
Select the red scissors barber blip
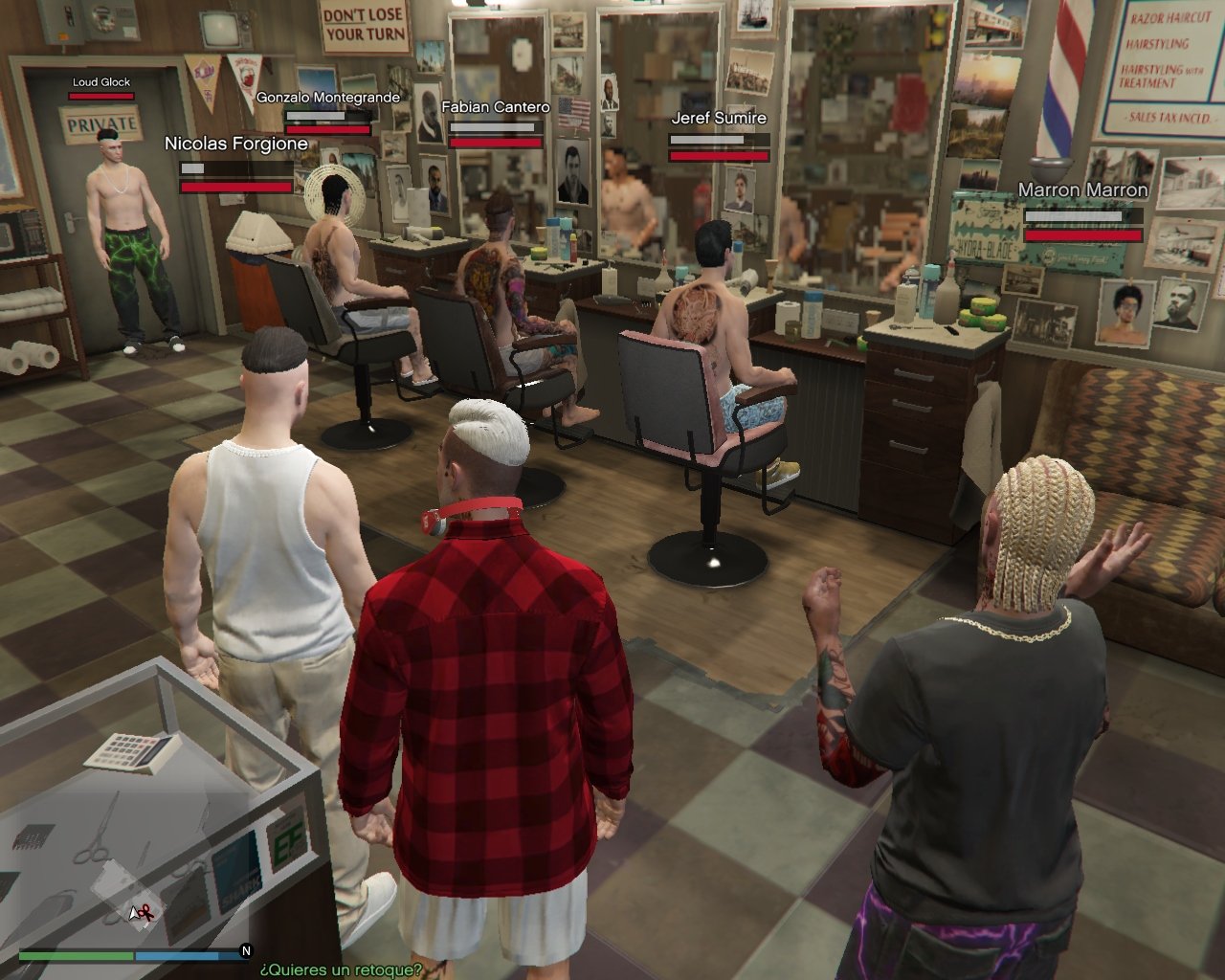click(x=146, y=912)
